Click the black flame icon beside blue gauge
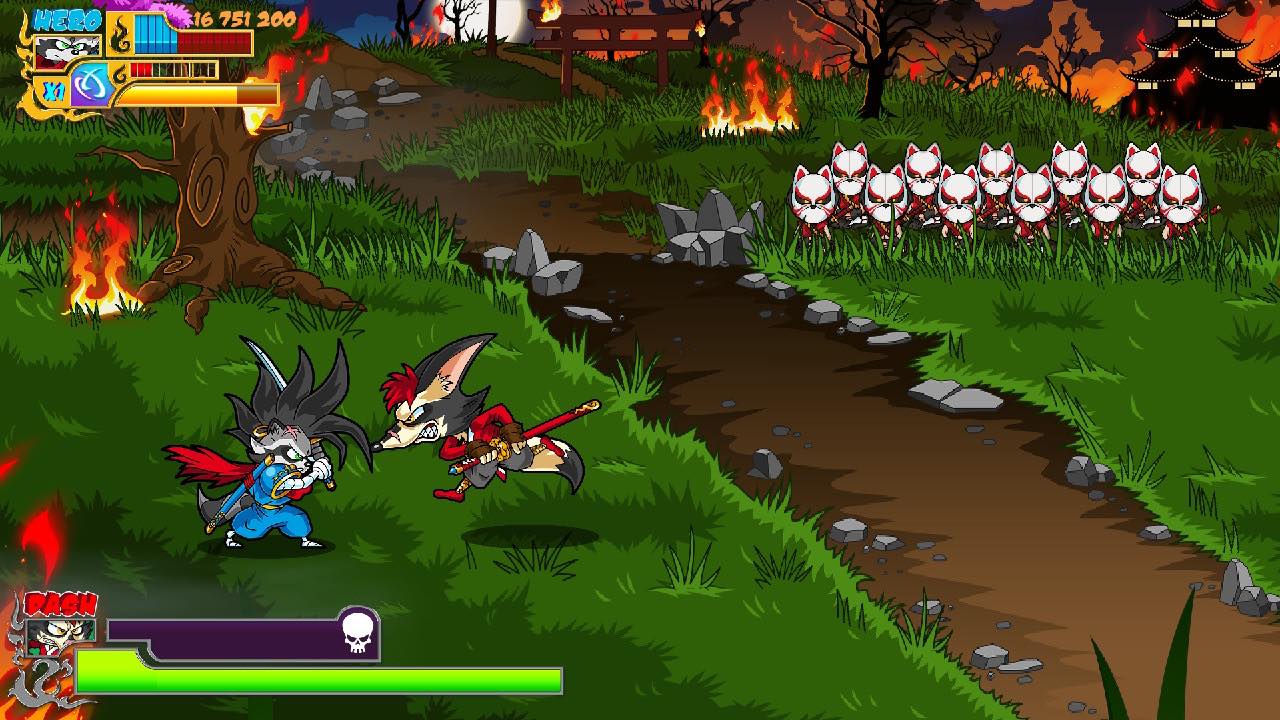This screenshot has height=720, width=1280. point(120,38)
